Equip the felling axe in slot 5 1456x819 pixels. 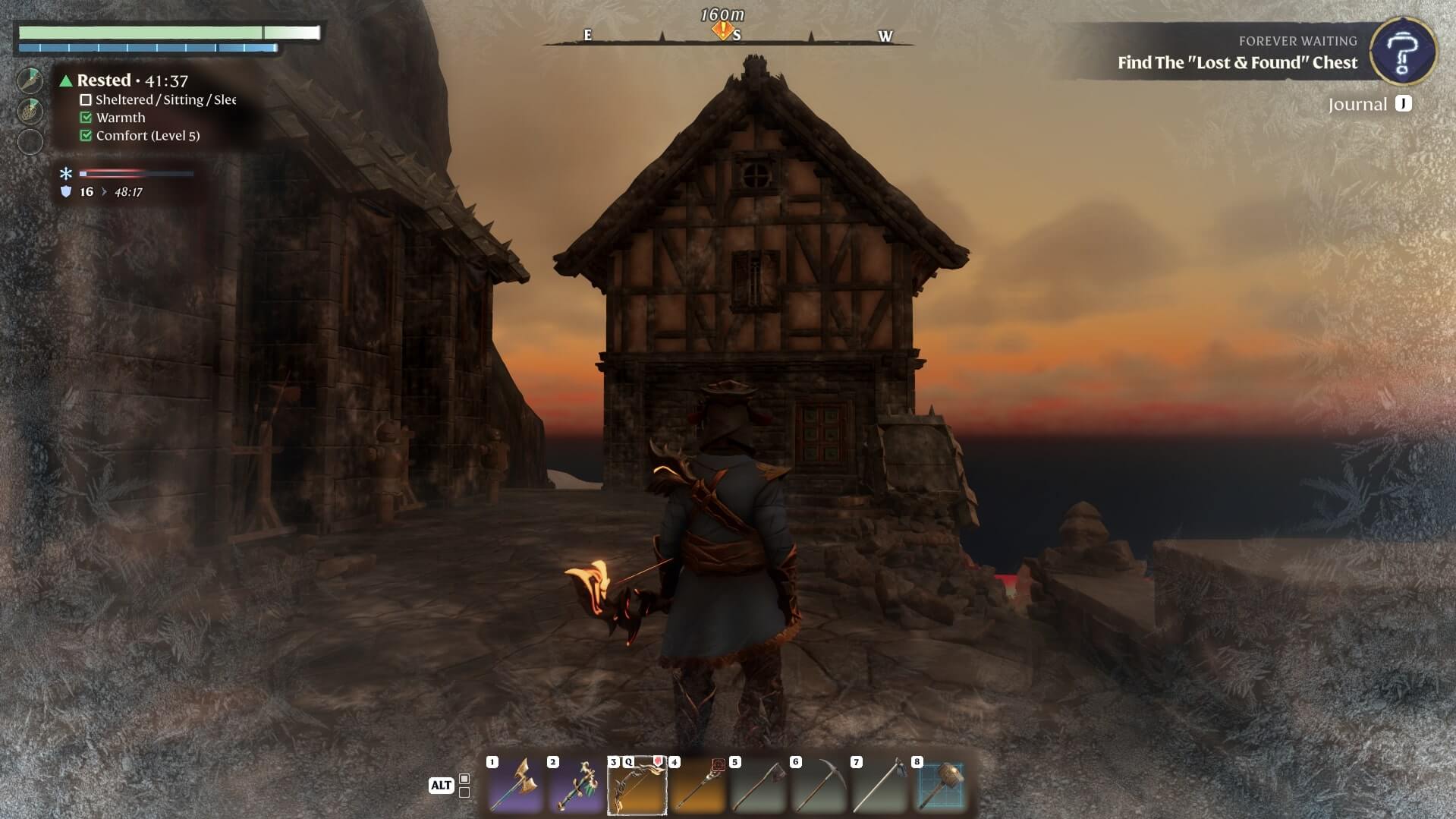(x=758, y=785)
